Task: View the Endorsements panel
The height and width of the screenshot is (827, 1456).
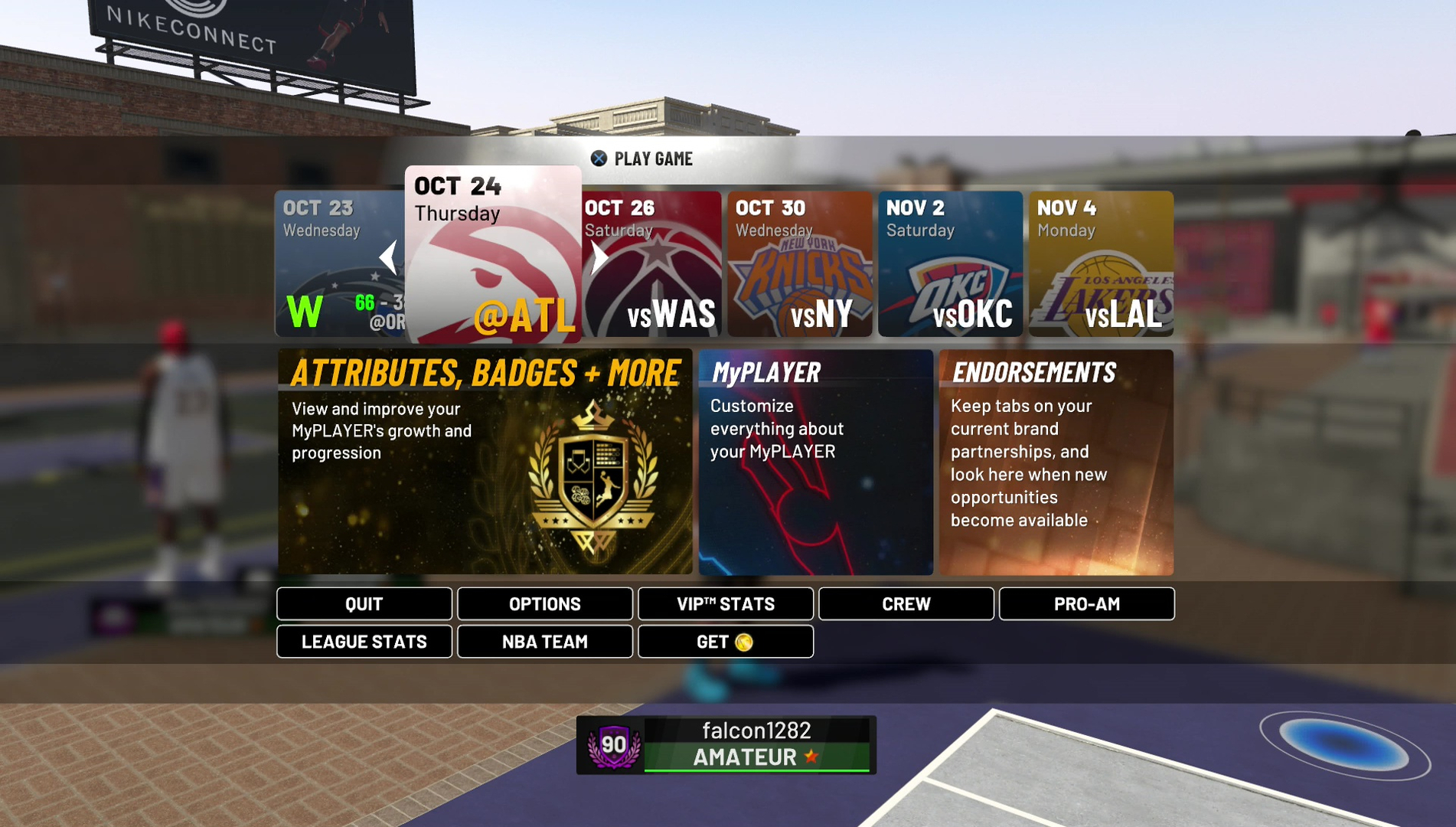Action: pos(1056,462)
